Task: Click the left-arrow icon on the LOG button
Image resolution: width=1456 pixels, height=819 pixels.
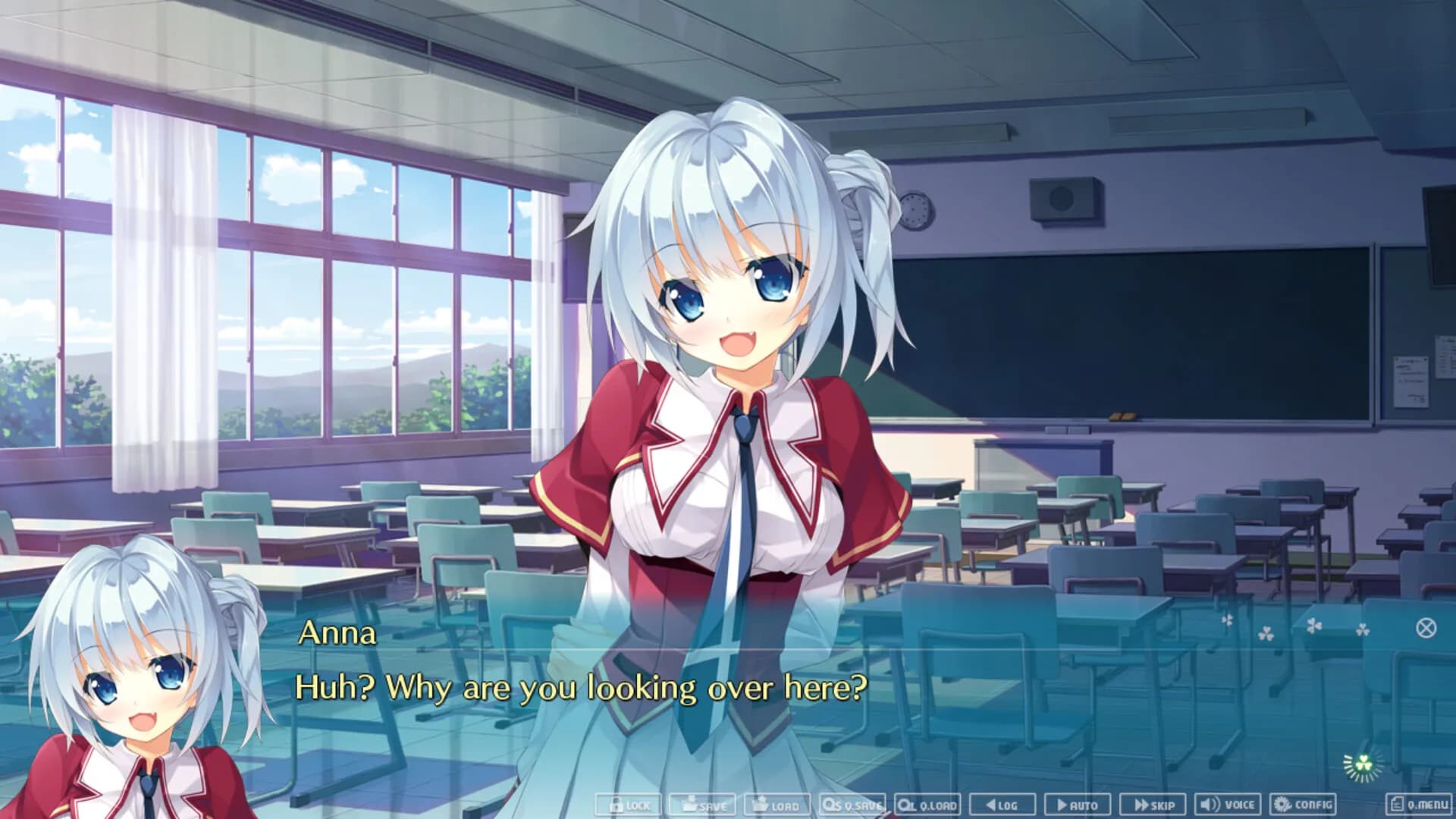Action: pyautogui.click(x=992, y=805)
